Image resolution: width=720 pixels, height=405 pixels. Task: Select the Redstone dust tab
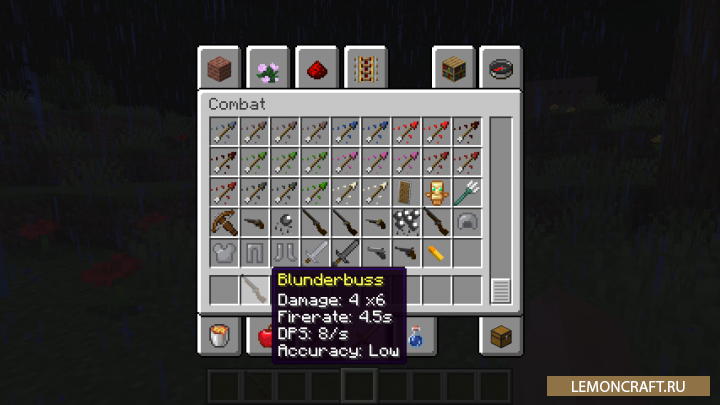315,69
